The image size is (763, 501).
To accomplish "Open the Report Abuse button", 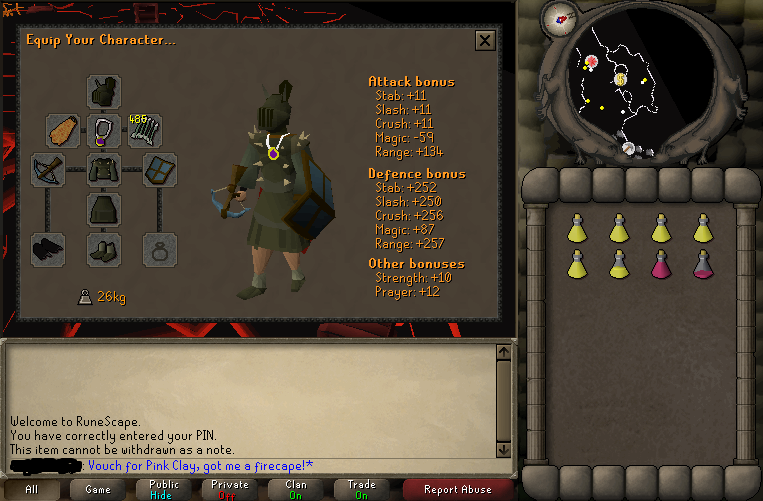I will tap(457, 489).
